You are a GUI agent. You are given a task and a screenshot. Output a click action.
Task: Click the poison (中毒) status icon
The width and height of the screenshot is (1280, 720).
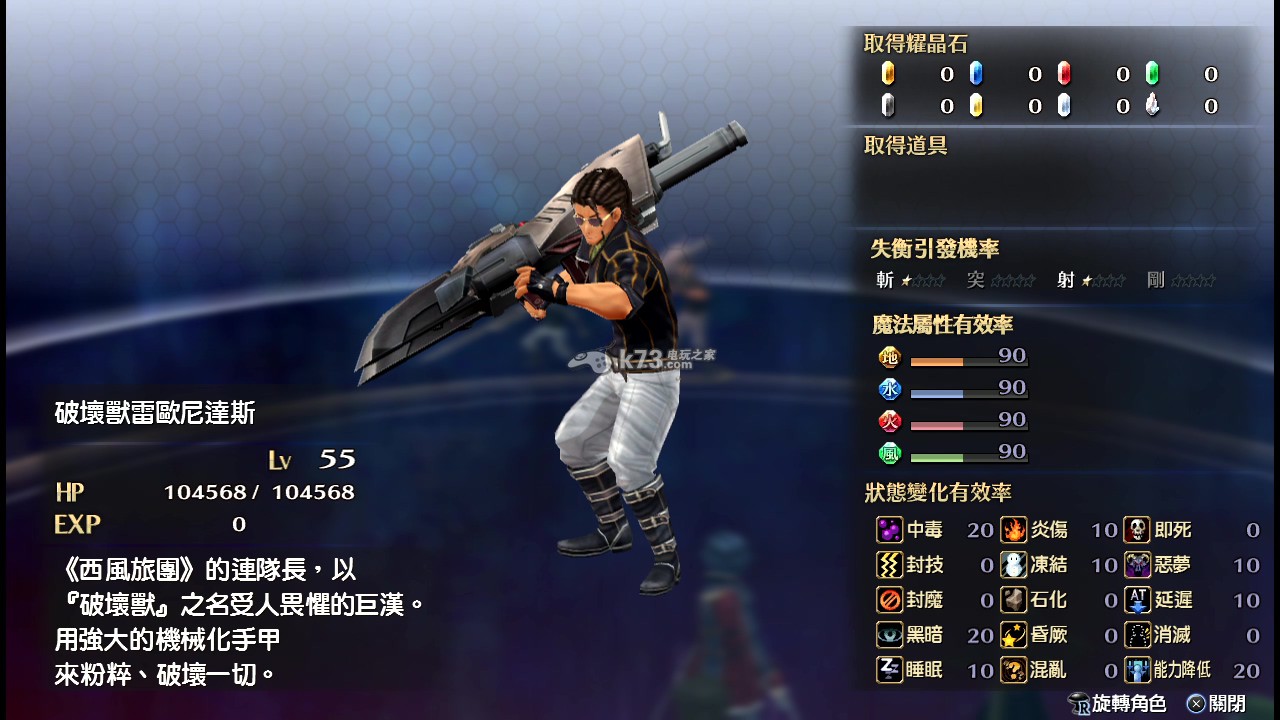tap(889, 530)
